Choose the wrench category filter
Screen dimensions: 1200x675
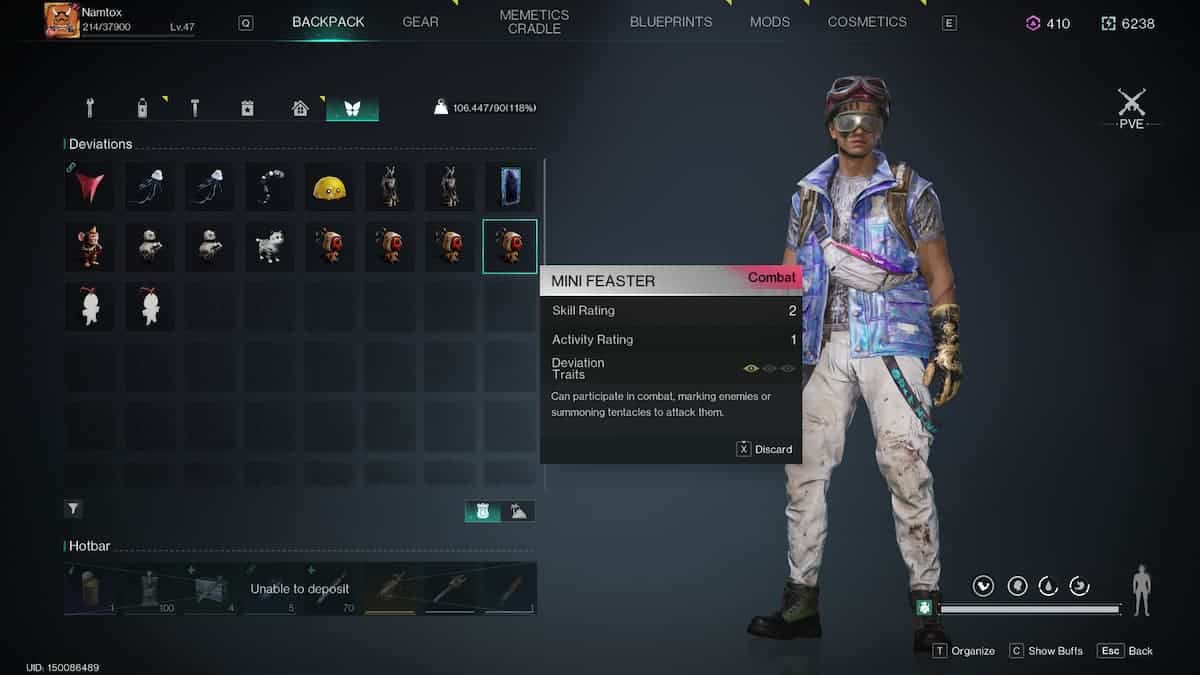coord(90,108)
